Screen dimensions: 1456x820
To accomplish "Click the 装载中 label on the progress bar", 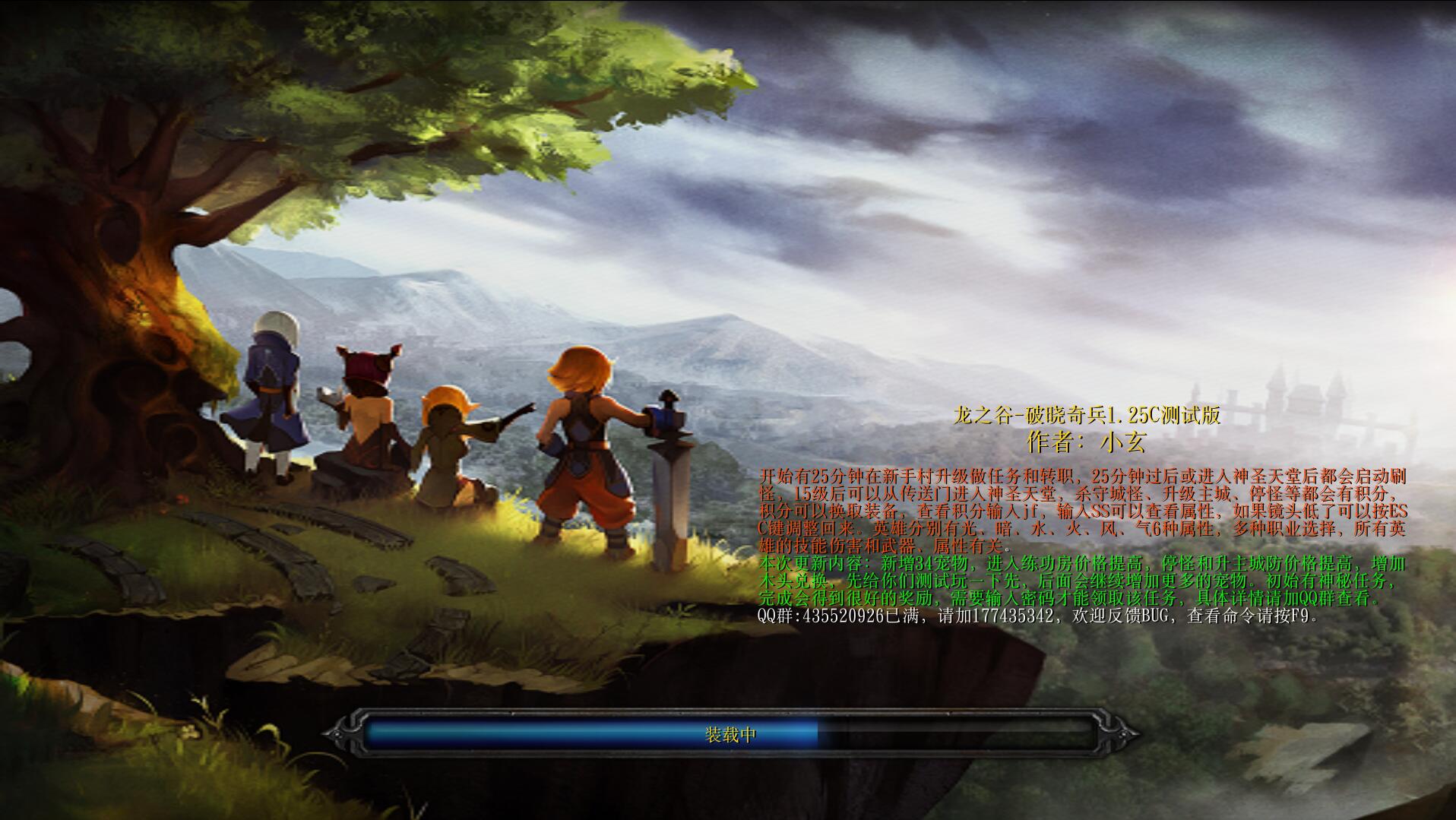I will [730, 736].
